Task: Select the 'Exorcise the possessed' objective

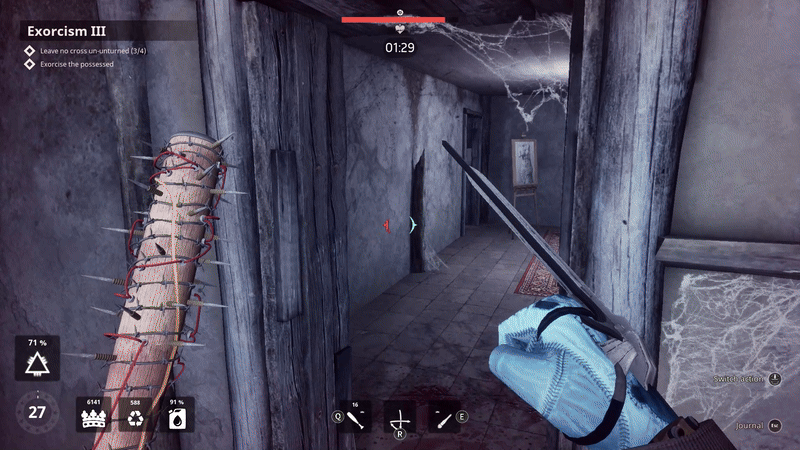Action: point(76,64)
